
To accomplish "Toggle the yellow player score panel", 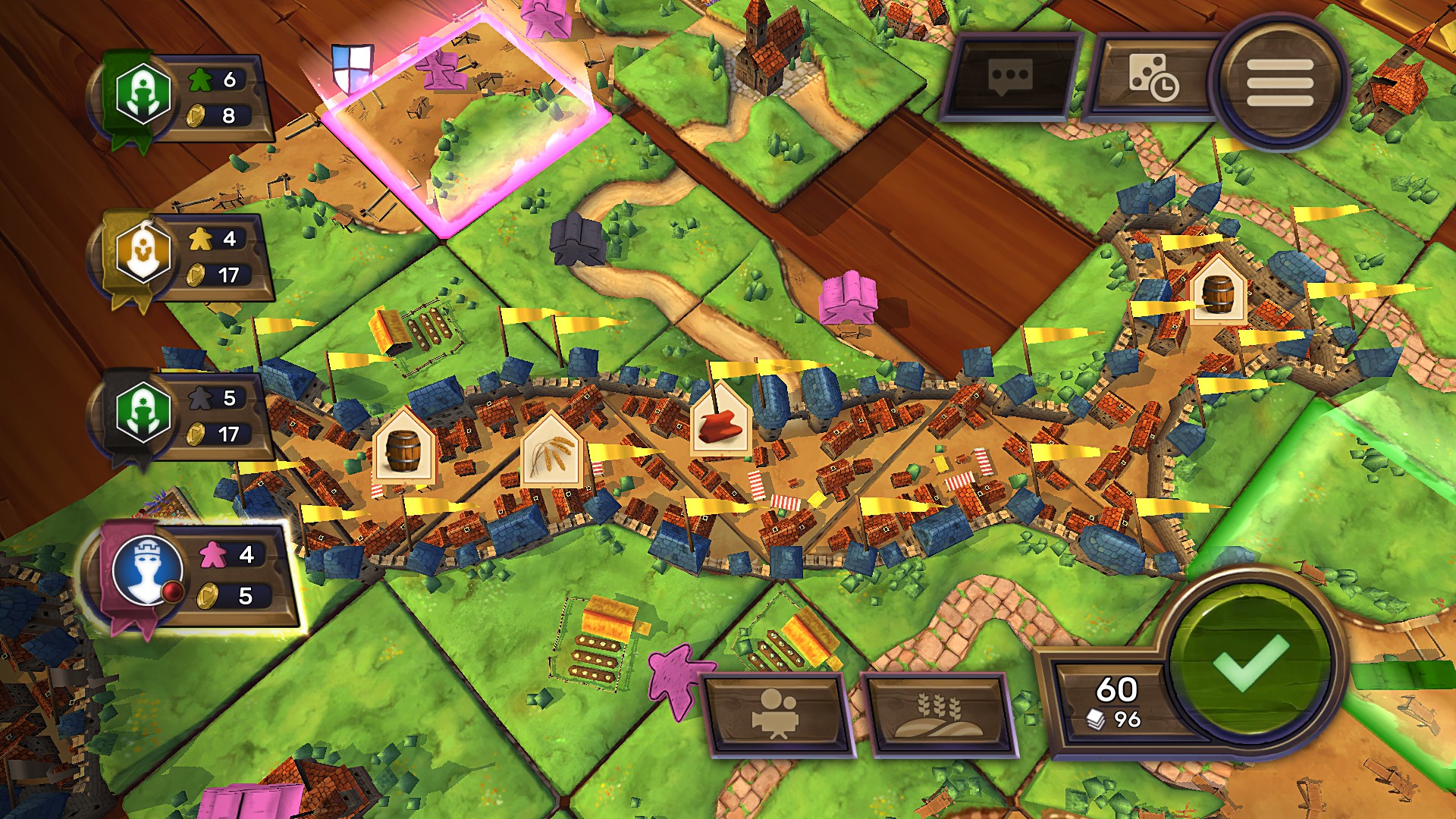I will pyautogui.click(x=178, y=258).
